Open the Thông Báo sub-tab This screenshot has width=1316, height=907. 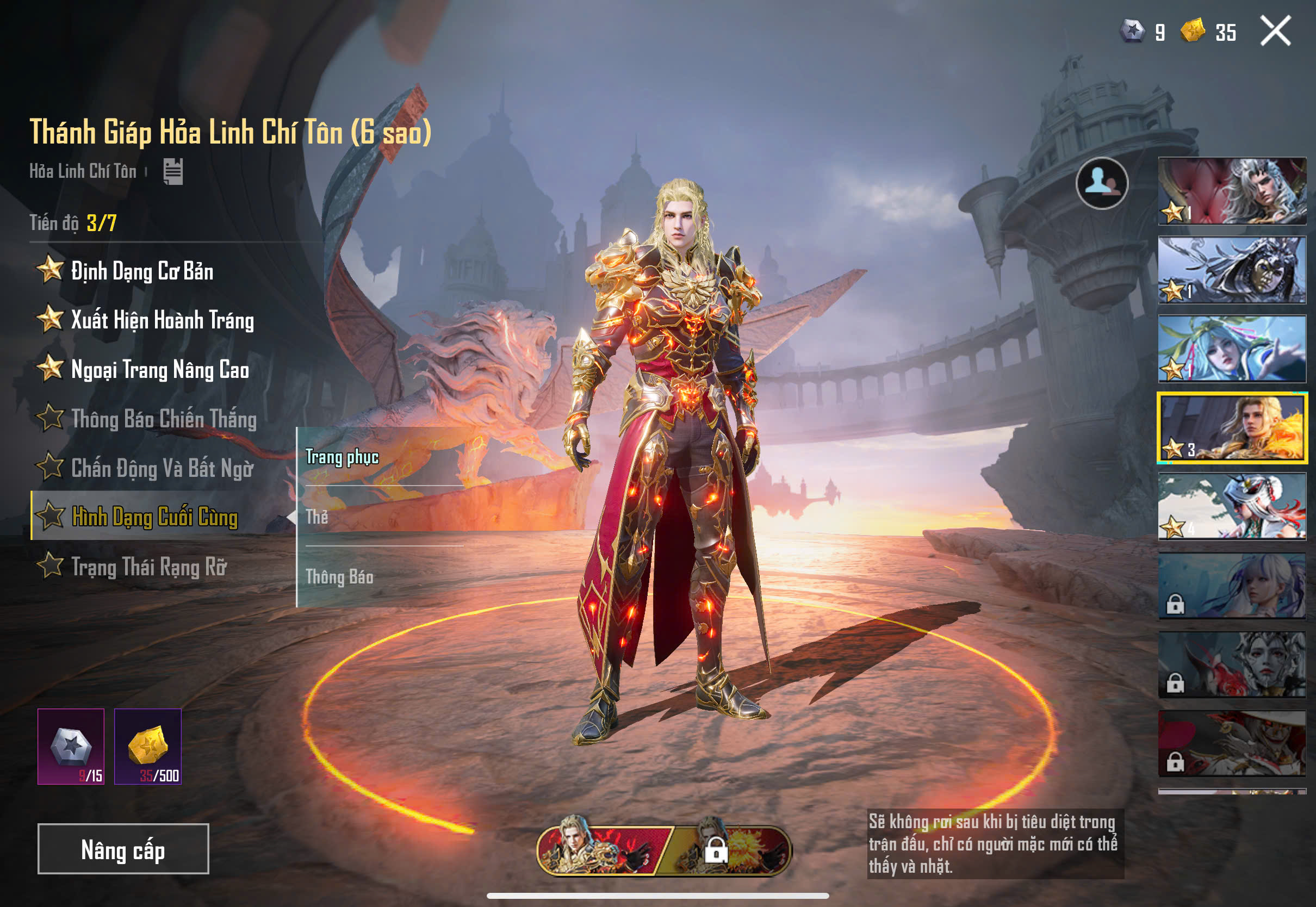click(339, 577)
